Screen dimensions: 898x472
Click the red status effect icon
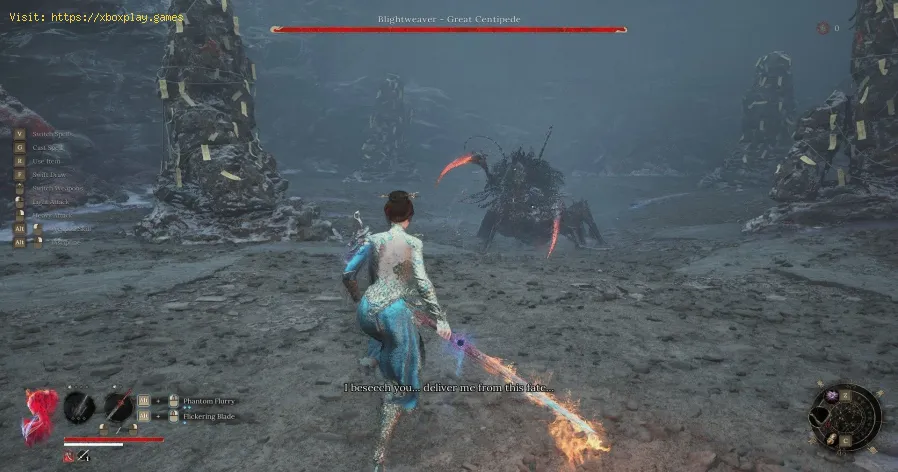pos(68,457)
